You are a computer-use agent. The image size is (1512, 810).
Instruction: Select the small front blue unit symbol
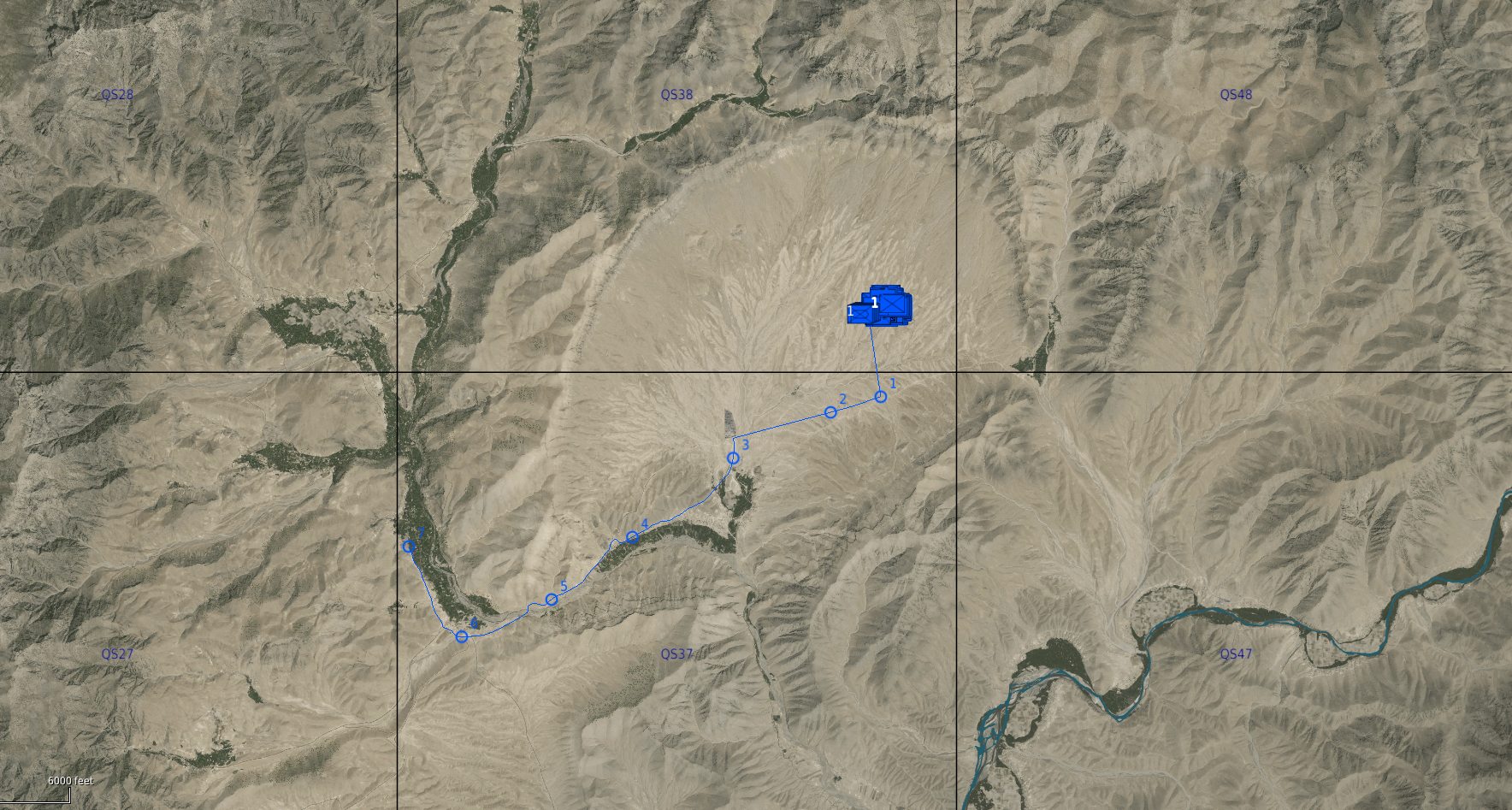coord(859,314)
